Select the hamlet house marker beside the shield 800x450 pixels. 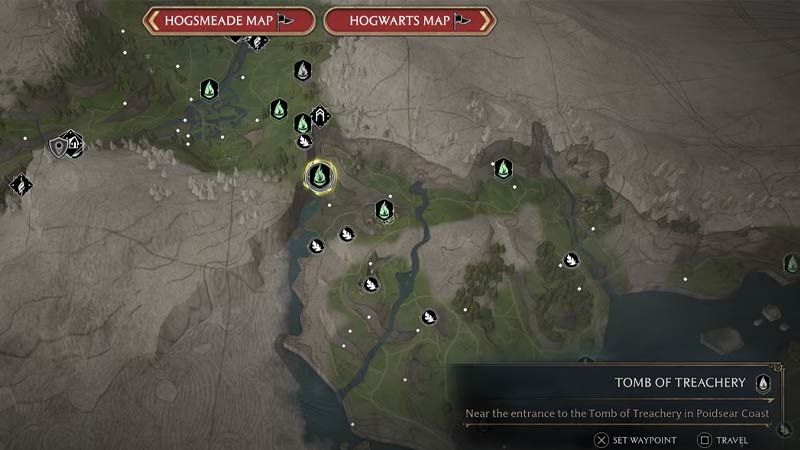73,142
